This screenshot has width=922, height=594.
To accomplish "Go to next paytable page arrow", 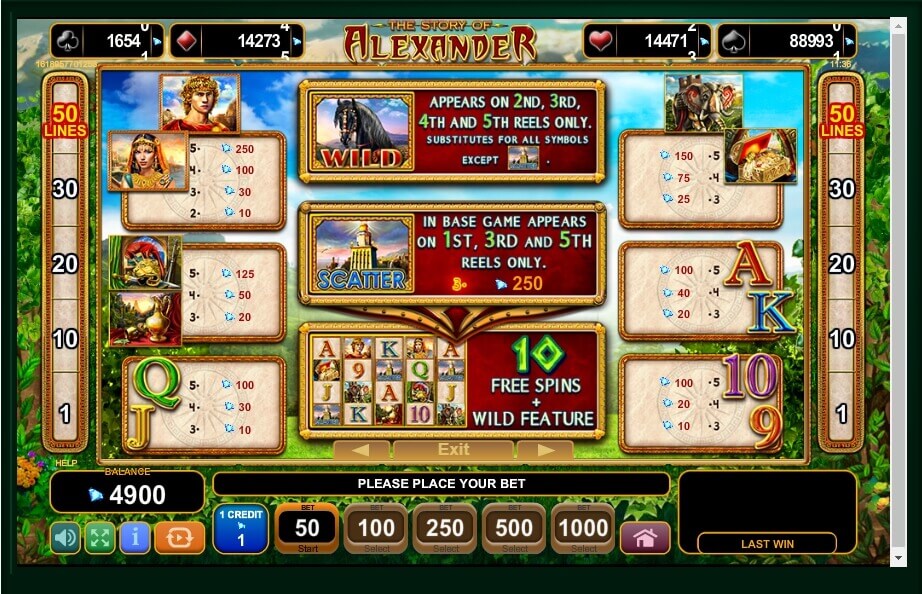I will point(545,450).
